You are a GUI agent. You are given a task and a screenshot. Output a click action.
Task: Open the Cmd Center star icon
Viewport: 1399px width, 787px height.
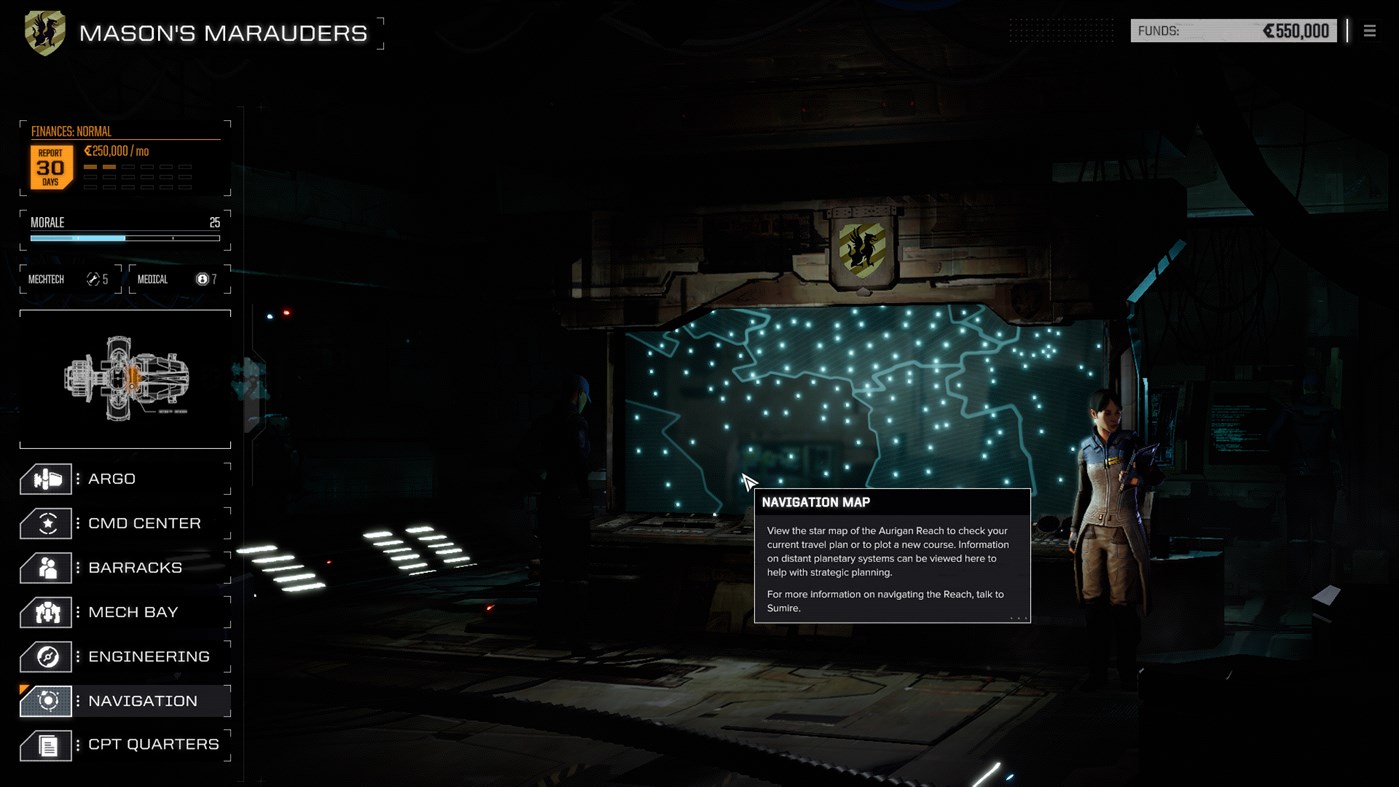point(45,523)
